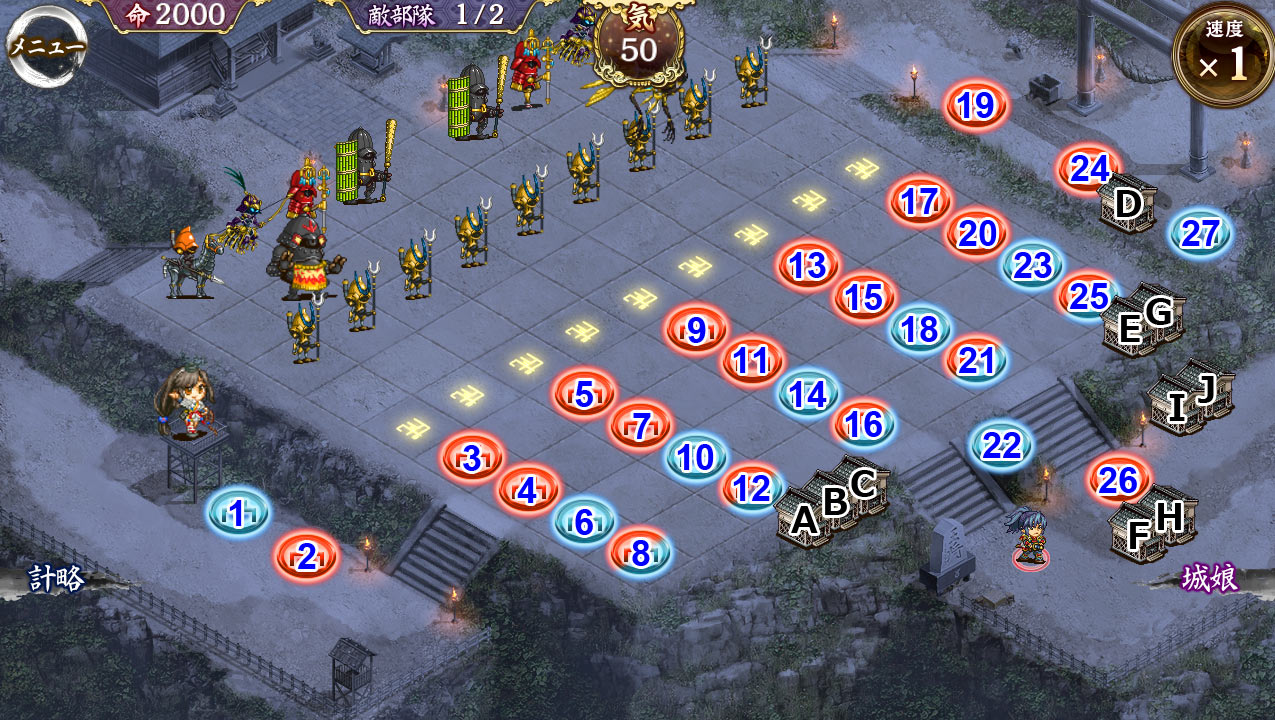The image size is (1275, 720).
Task: Open the メニュー menu button
Action: pyautogui.click(x=47, y=45)
